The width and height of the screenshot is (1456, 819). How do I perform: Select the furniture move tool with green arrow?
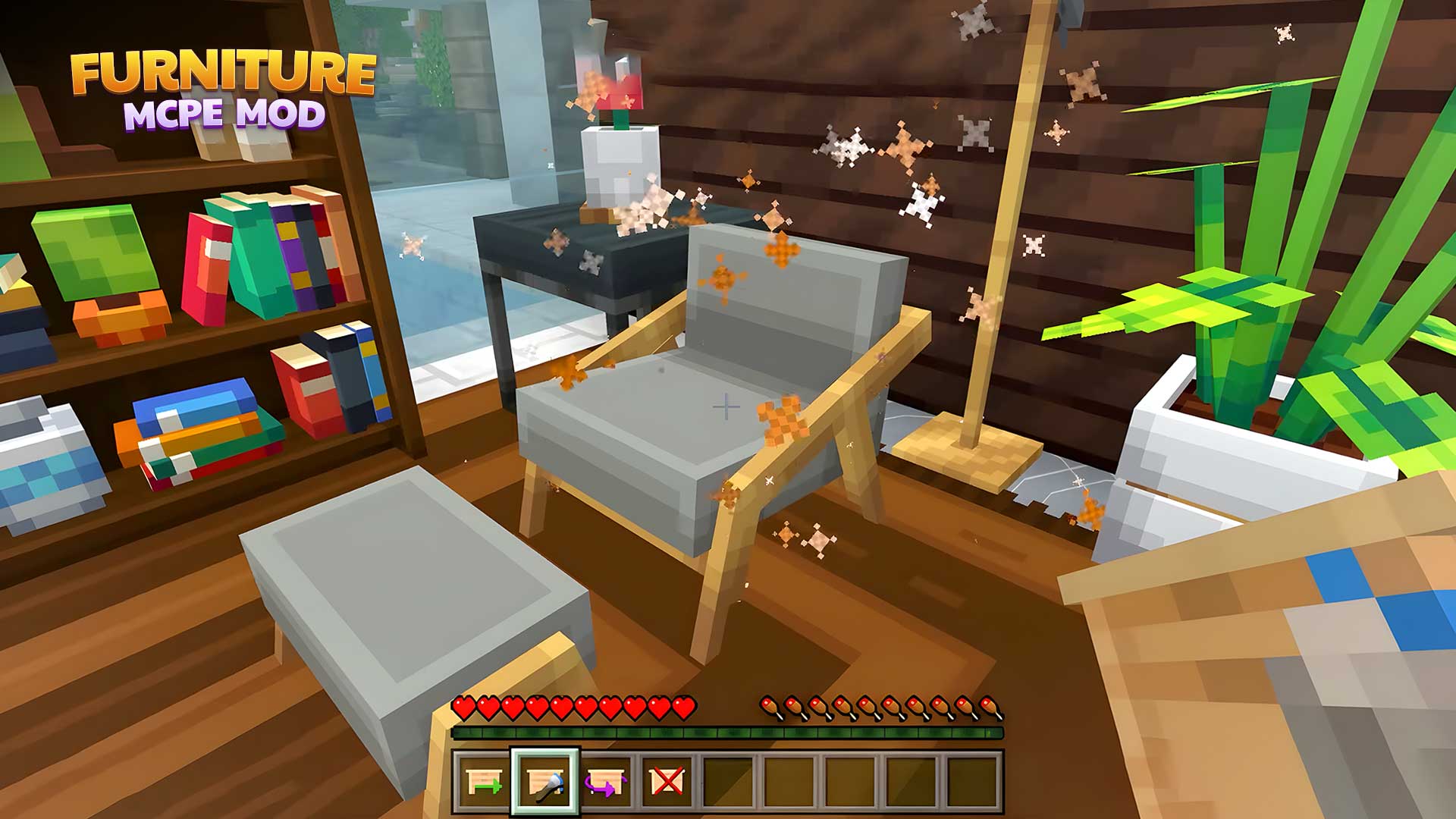485,781
